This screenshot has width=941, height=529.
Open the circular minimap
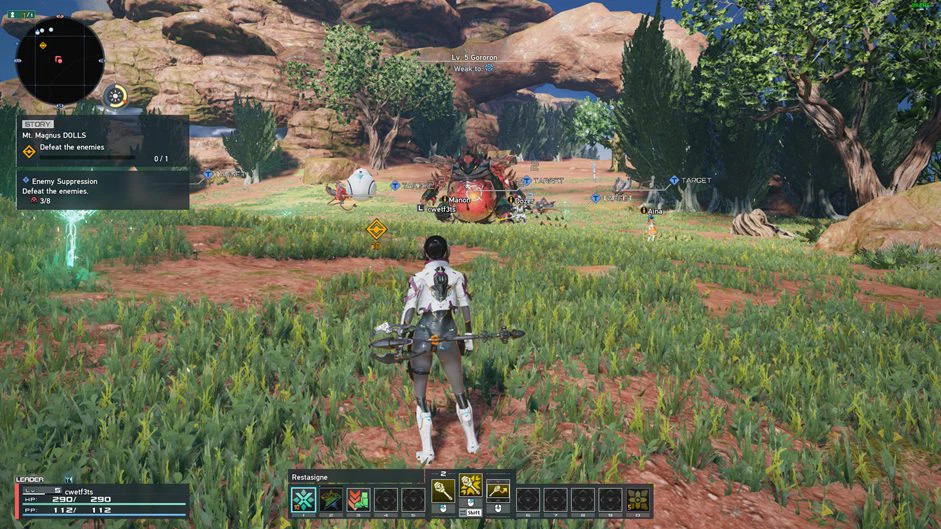pyautogui.click(x=59, y=61)
